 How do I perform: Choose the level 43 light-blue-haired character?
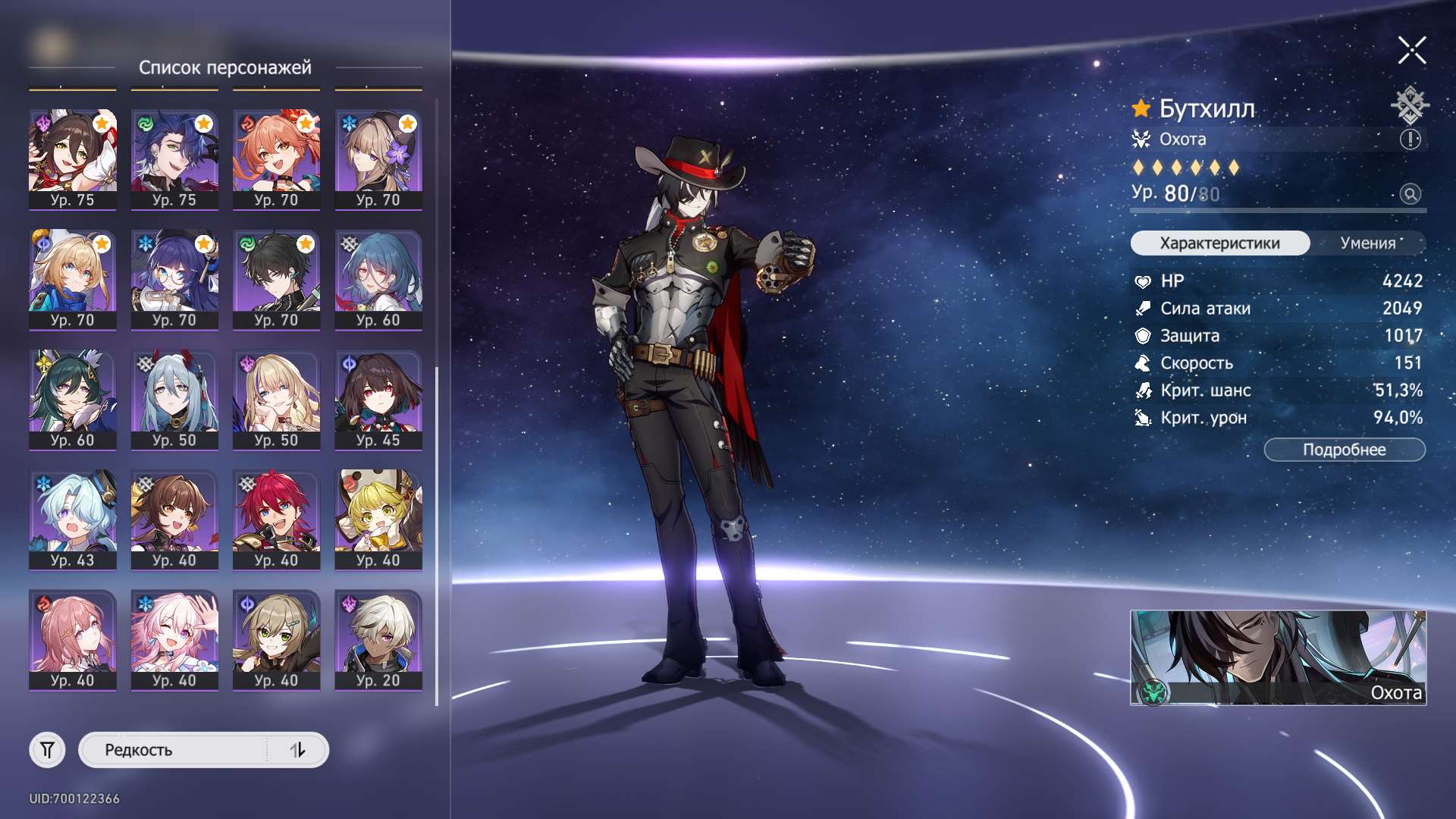pos(73,519)
